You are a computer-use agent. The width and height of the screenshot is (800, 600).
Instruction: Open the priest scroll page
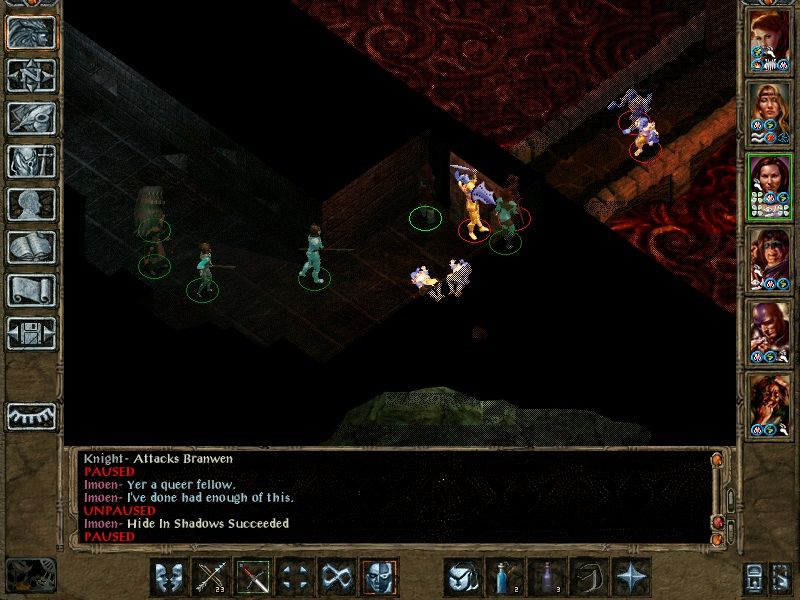[x=31, y=290]
